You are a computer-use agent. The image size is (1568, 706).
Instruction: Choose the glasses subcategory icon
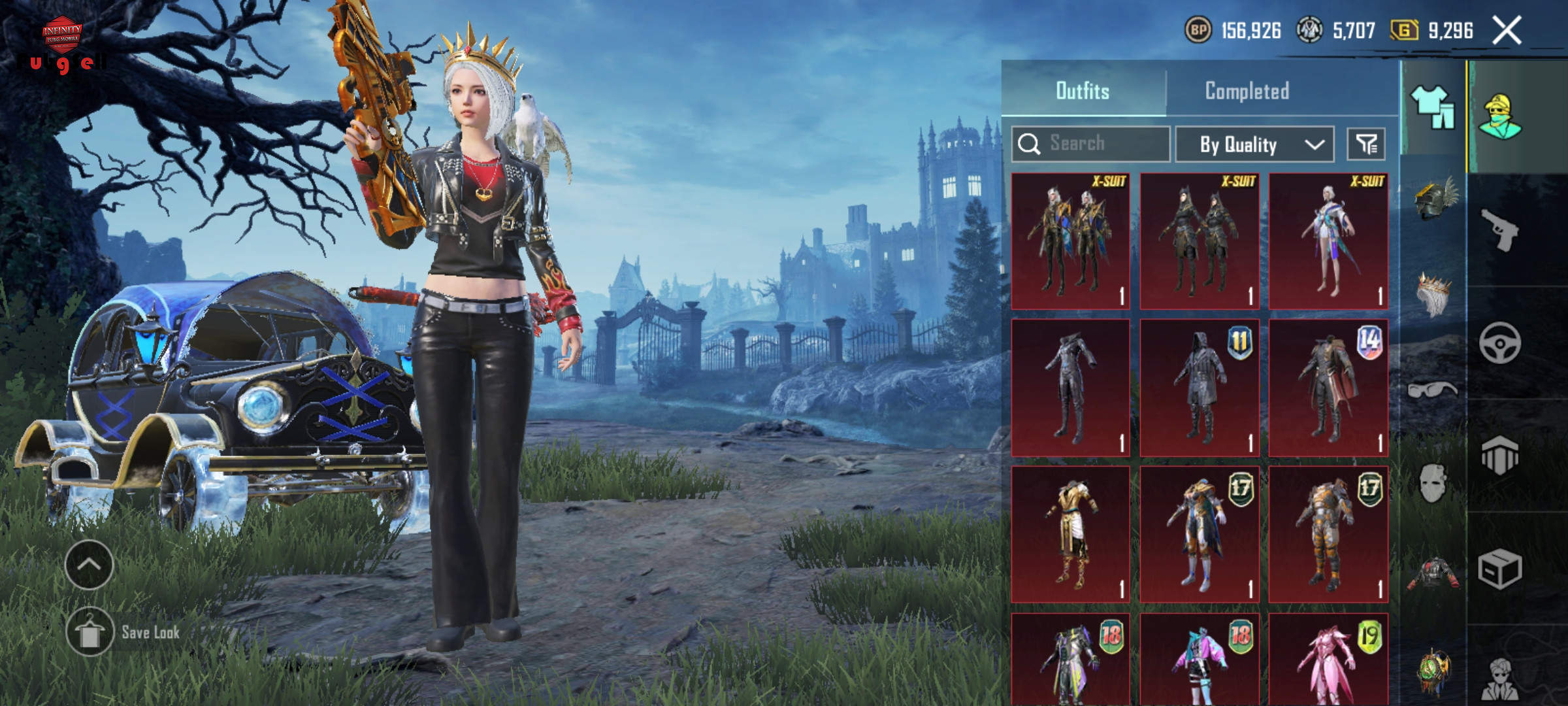click(x=1433, y=390)
